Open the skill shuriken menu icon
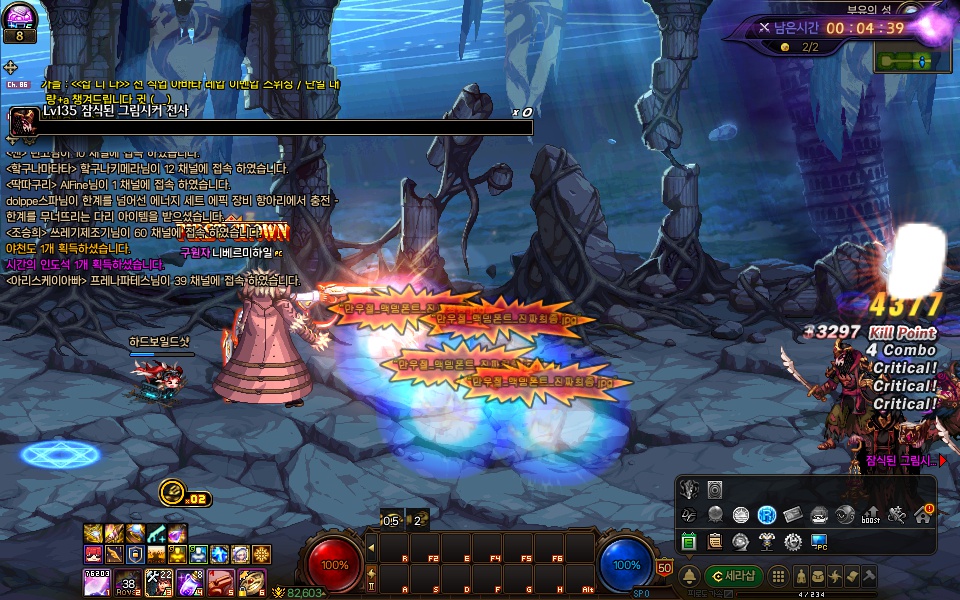 tap(836, 577)
